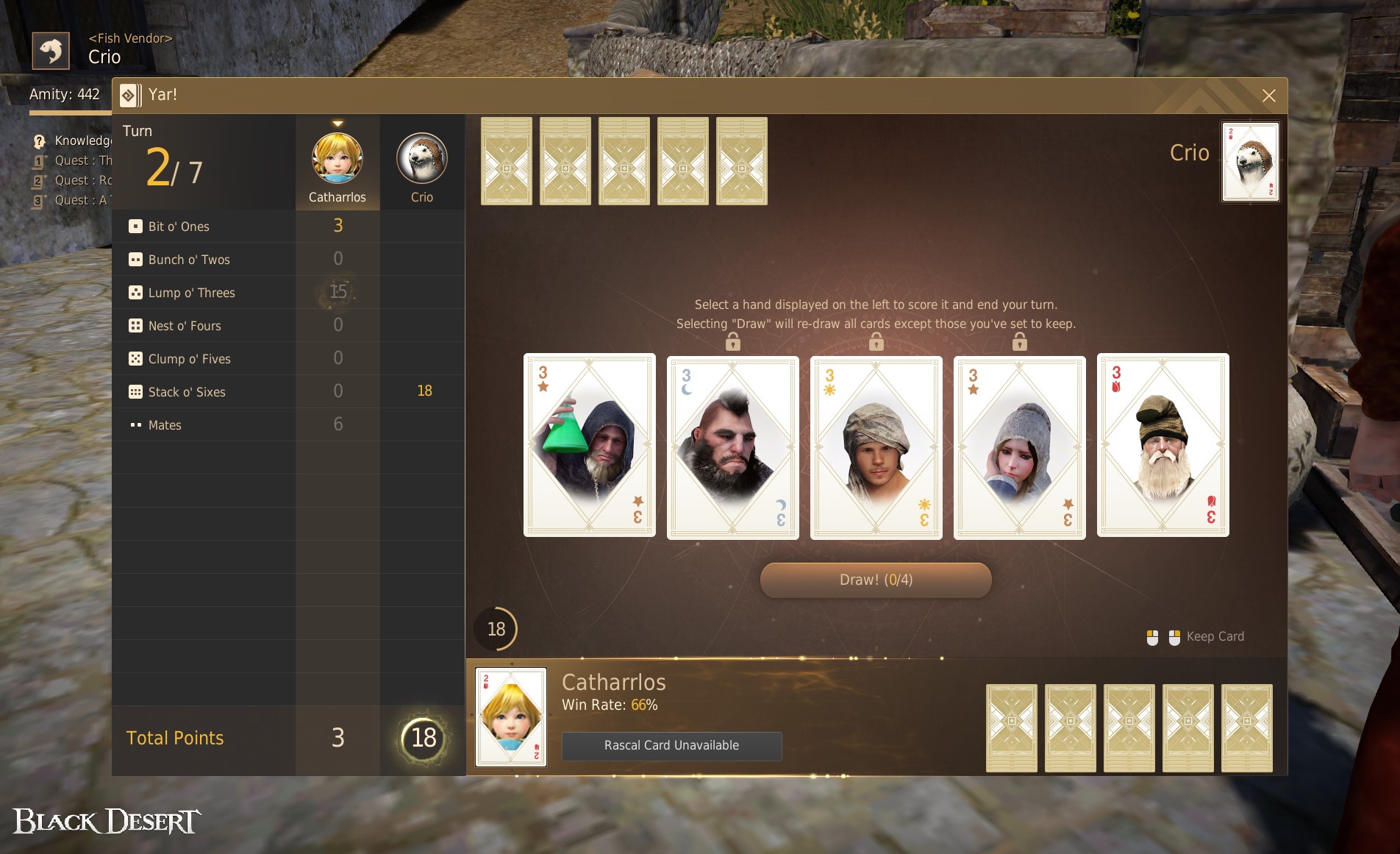Click the Yar! card game icon in title bar
Image resolution: width=1400 pixels, height=854 pixels.
pos(131,95)
